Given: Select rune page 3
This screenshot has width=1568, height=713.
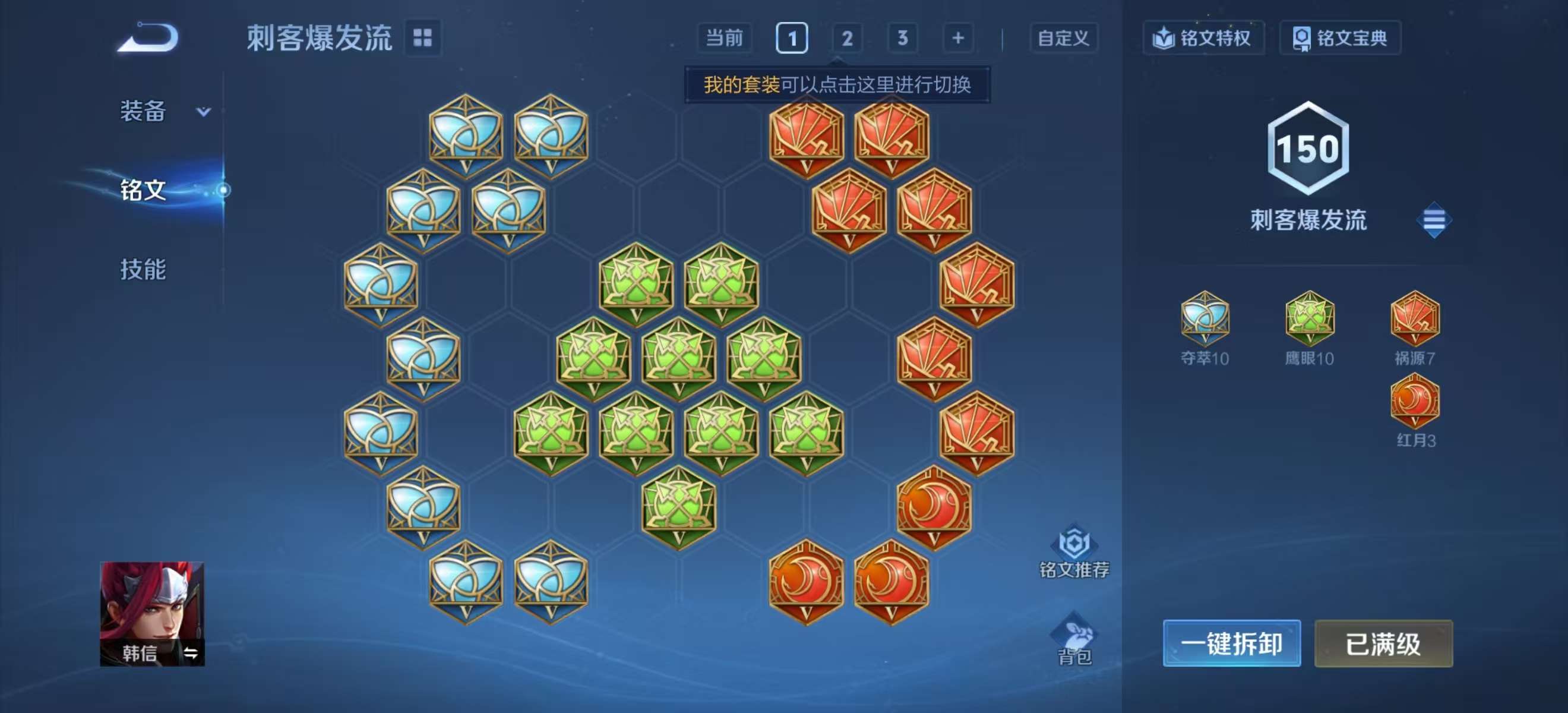Looking at the screenshot, I should (x=902, y=38).
